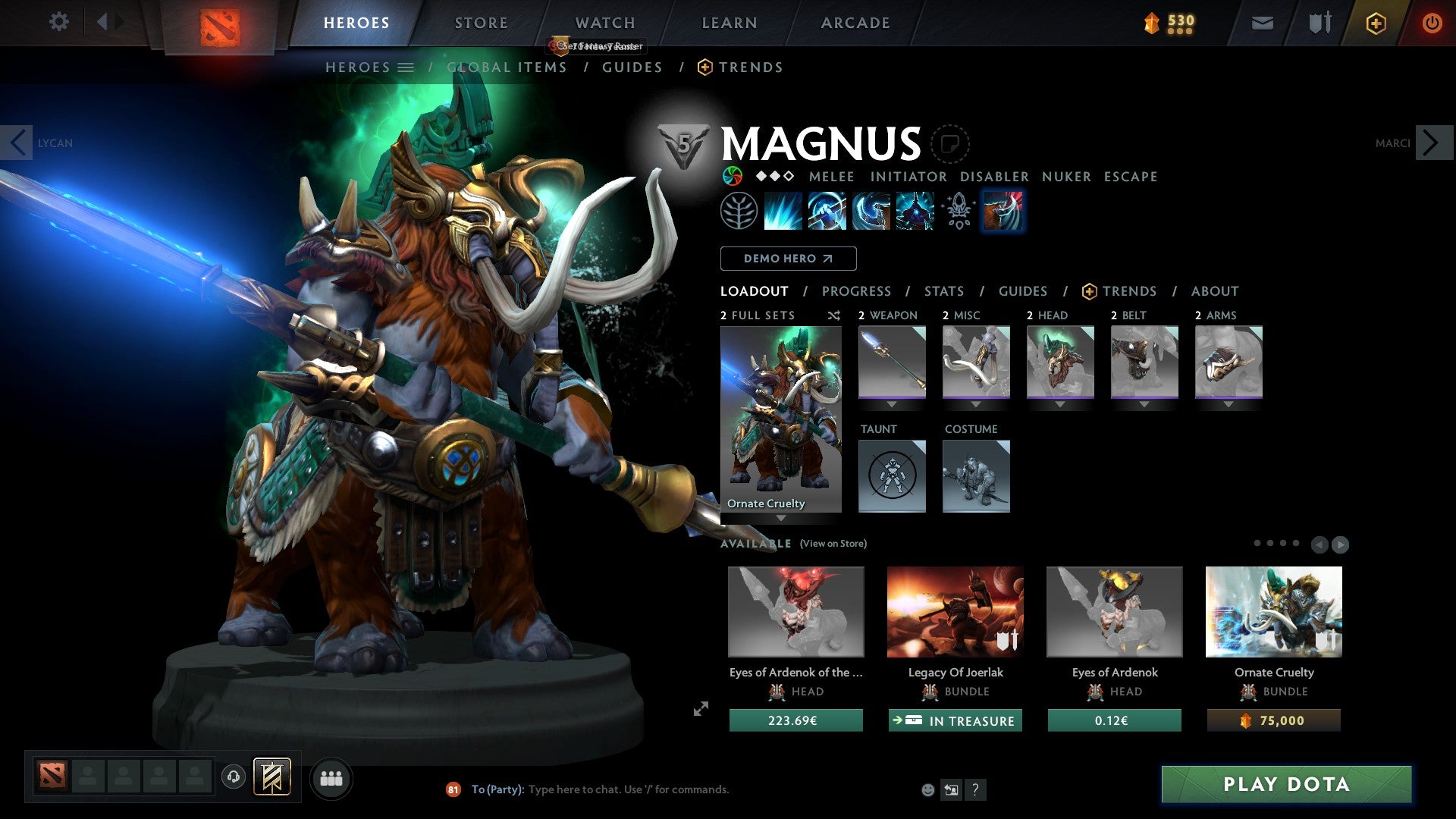Viewport: 1456px width, 819px height.
Task: Open the Store menu item
Action: coord(480,22)
